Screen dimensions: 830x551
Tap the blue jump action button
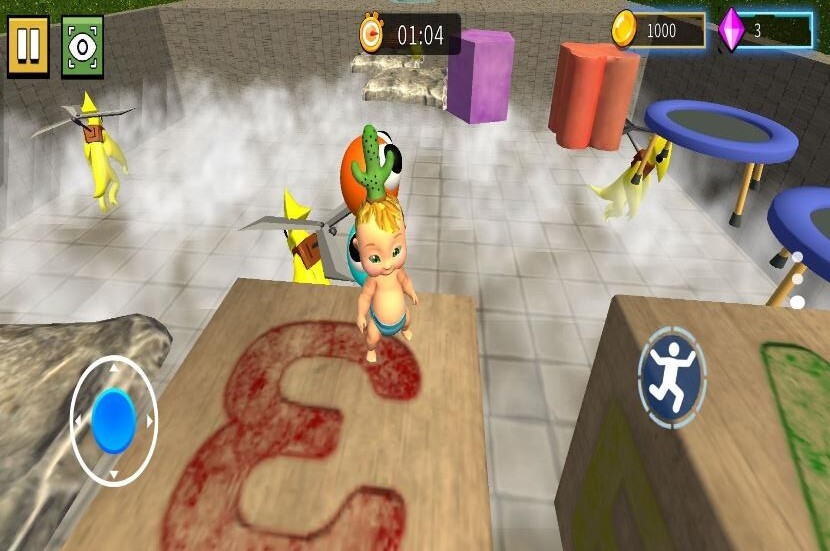pyautogui.click(x=671, y=378)
